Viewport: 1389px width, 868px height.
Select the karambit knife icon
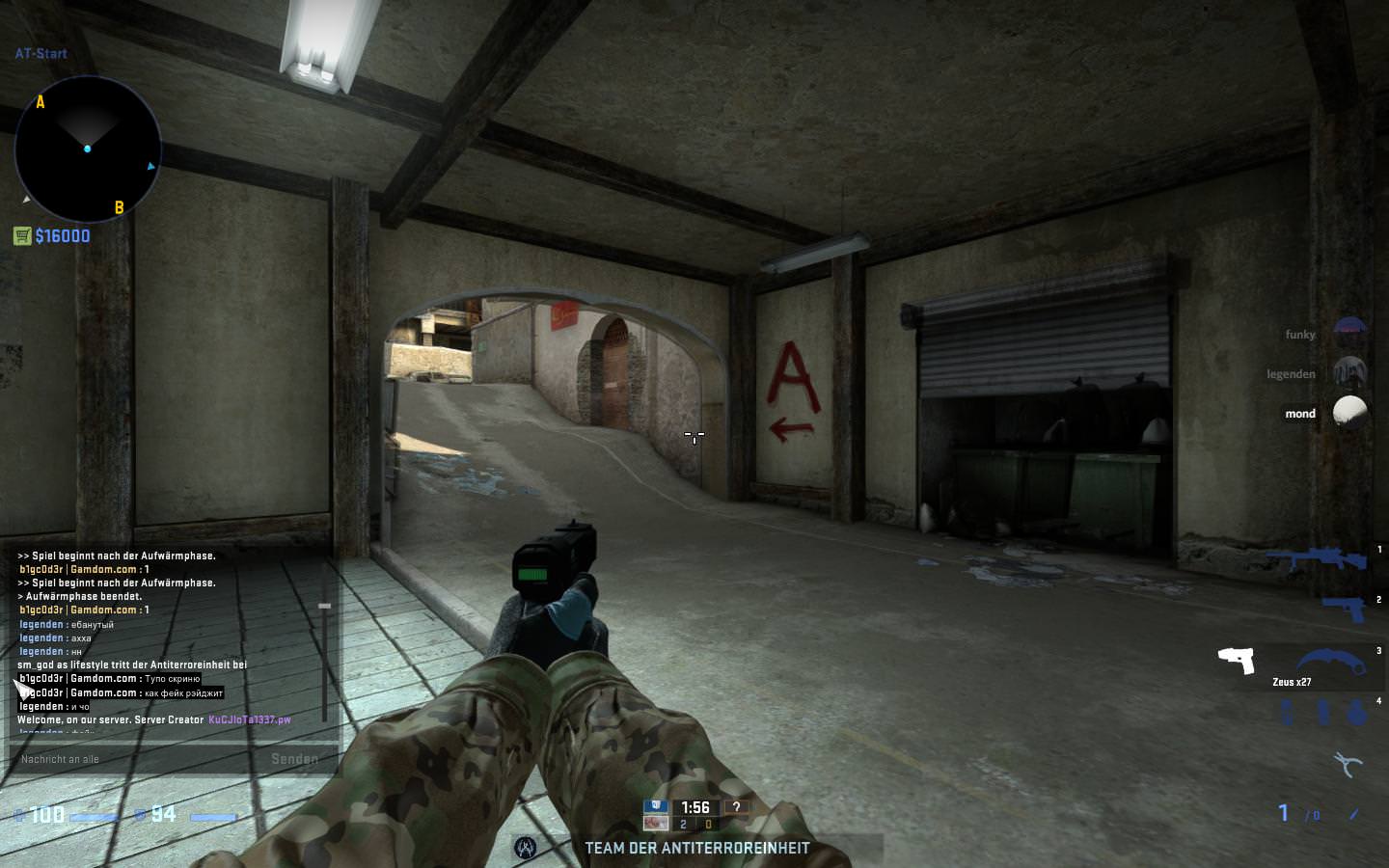point(1331,664)
